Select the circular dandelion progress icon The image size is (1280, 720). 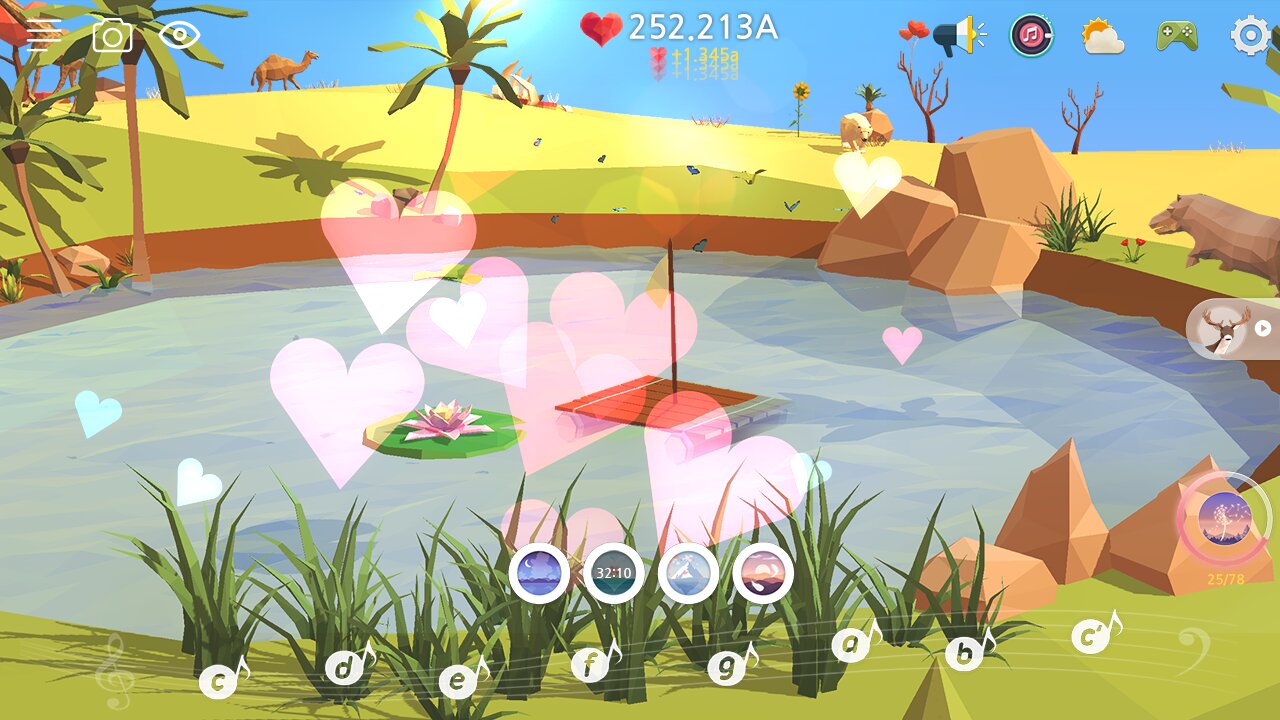tap(1225, 519)
